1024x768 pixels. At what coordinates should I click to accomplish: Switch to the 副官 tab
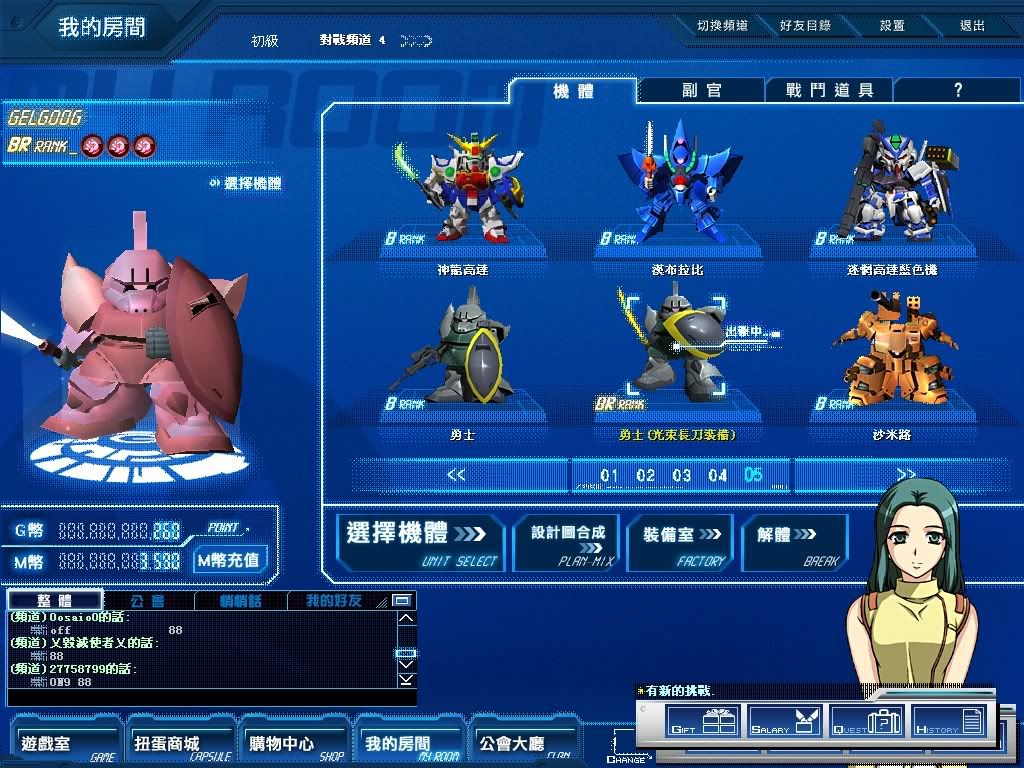701,90
